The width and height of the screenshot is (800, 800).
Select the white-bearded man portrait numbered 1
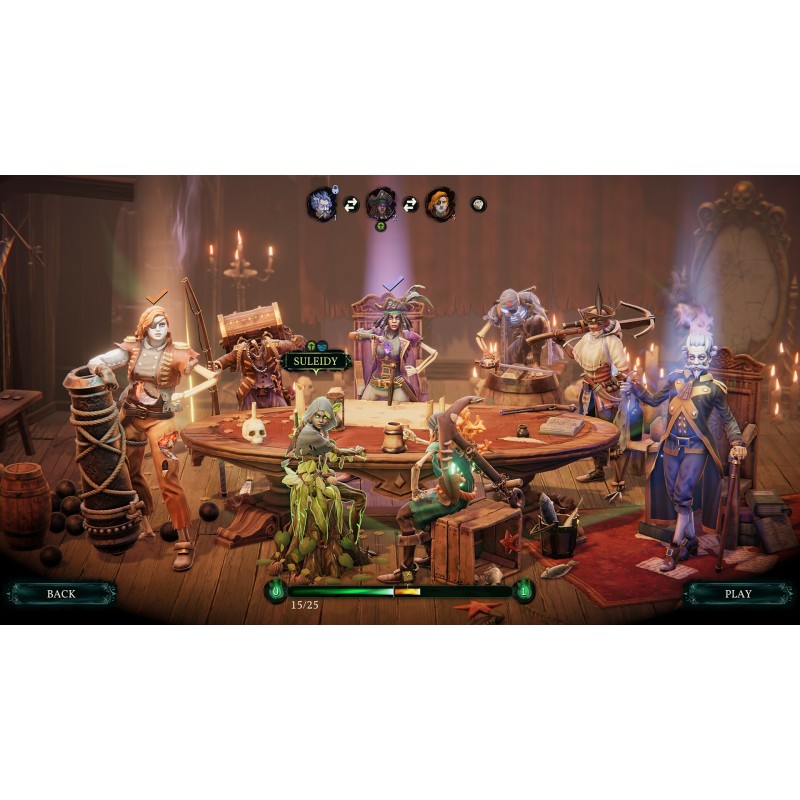321,204
